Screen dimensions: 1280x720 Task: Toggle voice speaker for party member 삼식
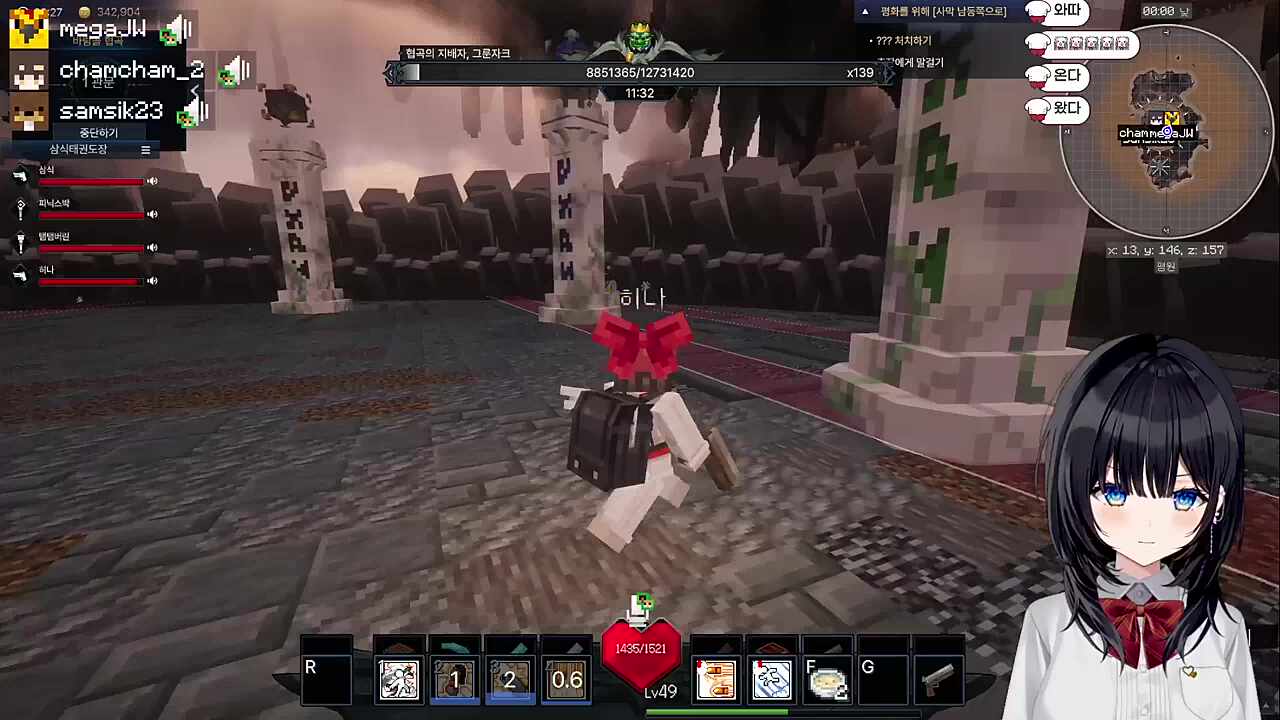click(153, 181)
